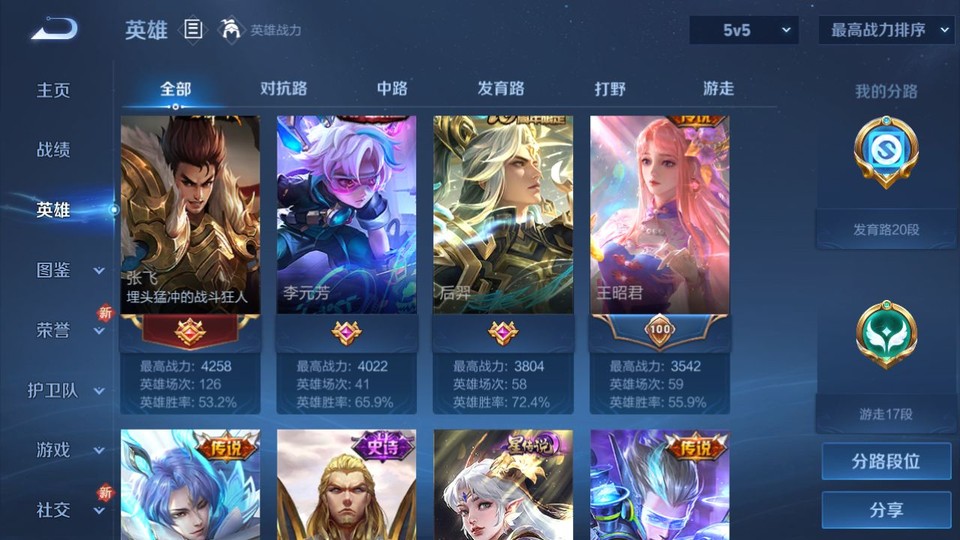
Task: Select the 李元芳 hero card
Action: click(347, 215)
